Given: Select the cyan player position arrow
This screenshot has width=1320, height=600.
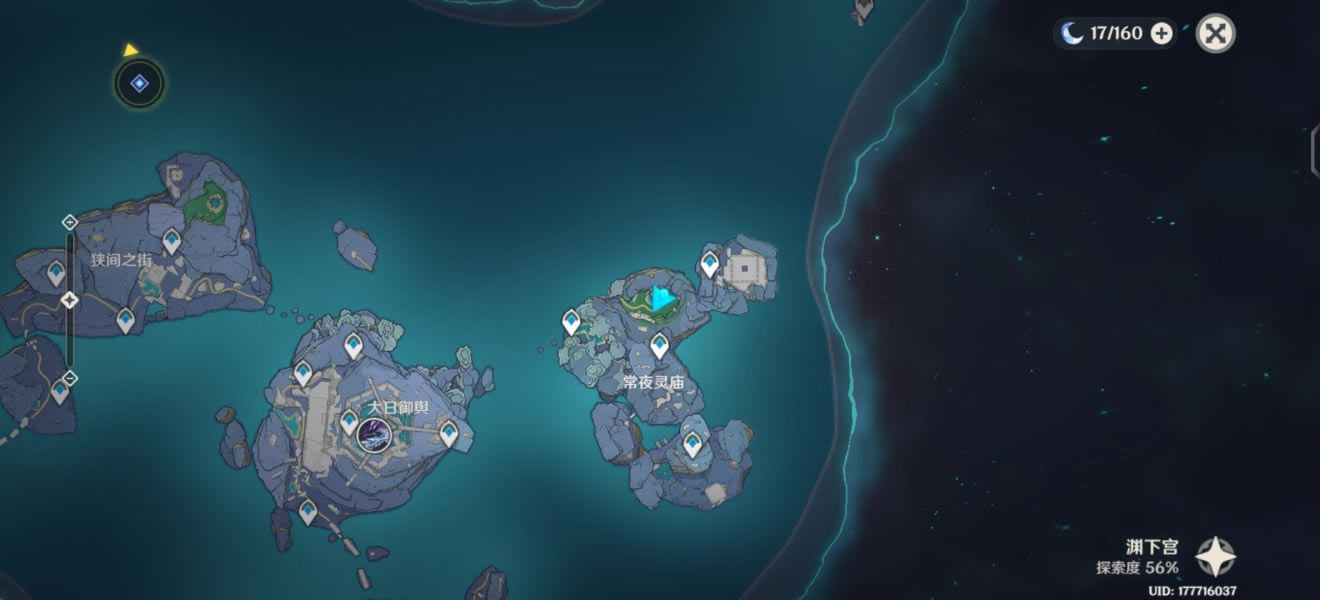Looking at the screenshot, I should [661, 298].
